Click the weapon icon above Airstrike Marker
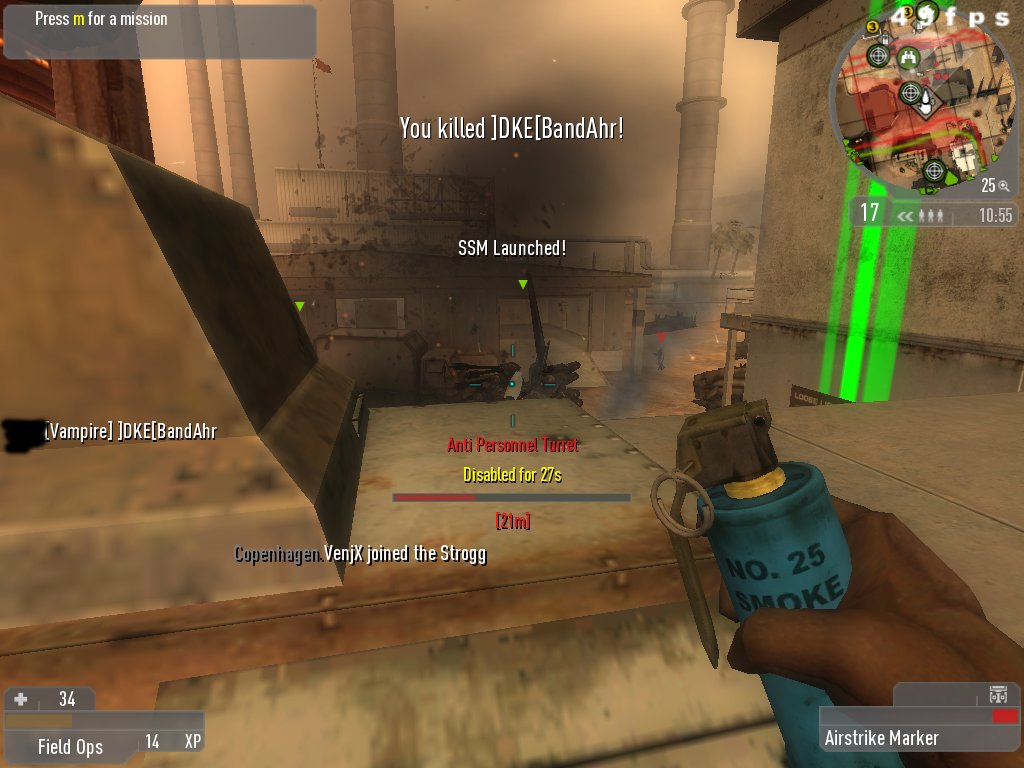The height and width of the screenshot is (768, 1024). (997, 694)
